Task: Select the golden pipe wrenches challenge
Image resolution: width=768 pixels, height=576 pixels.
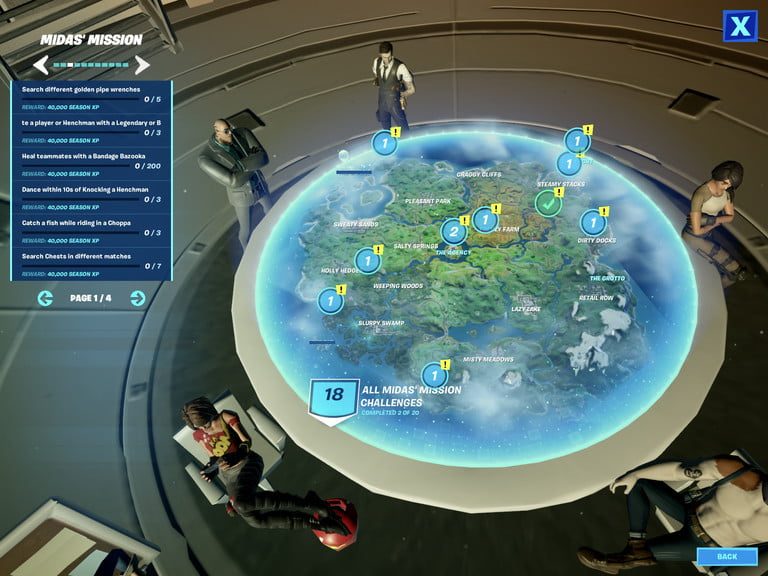Action: [x=91, y=95]
